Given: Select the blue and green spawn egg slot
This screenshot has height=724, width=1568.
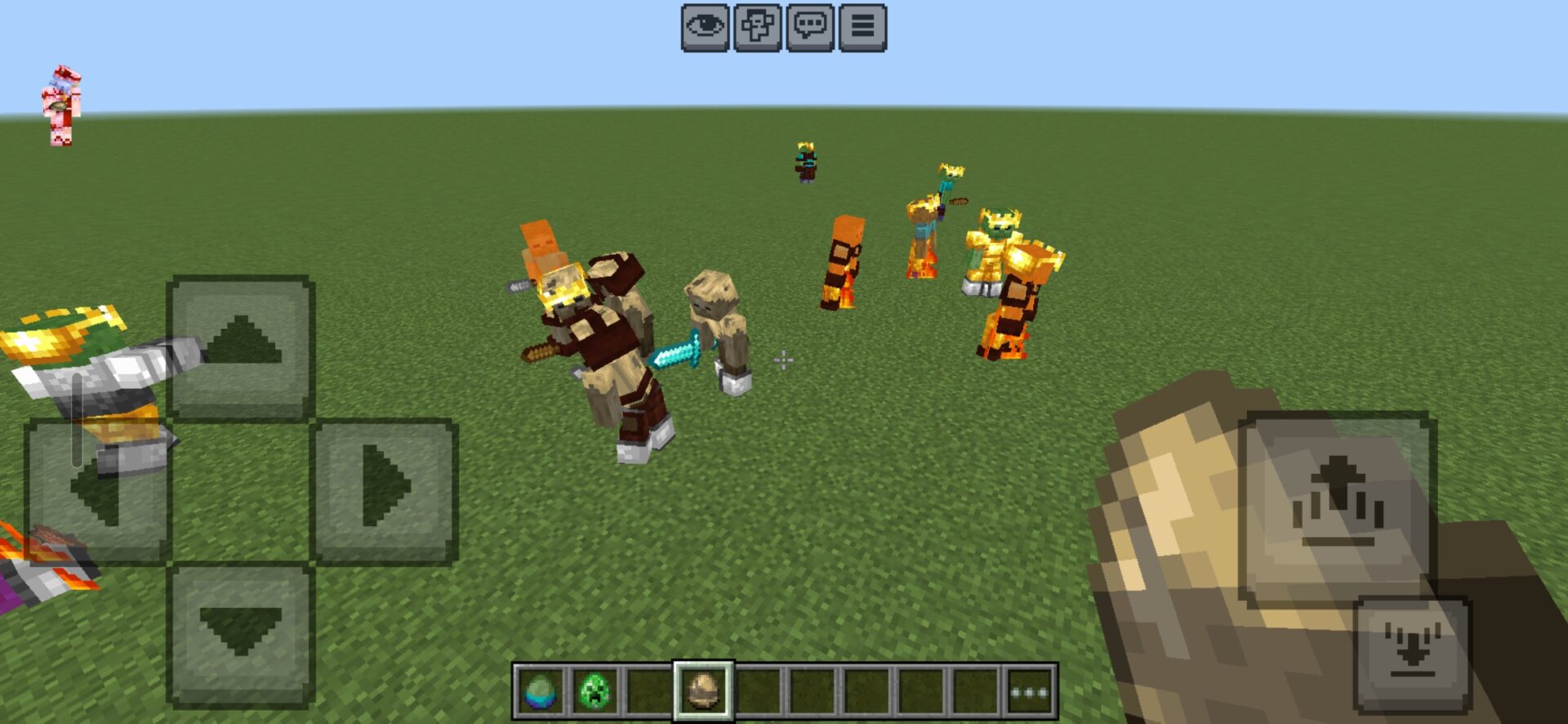Looking at the screenshot, I should (540, 692).
